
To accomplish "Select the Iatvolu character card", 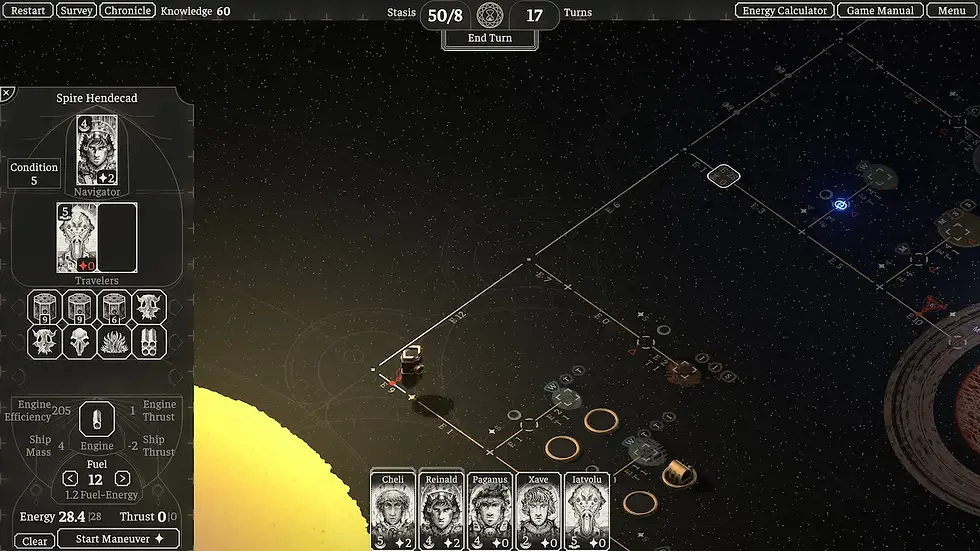I will [x=587, y=510].
